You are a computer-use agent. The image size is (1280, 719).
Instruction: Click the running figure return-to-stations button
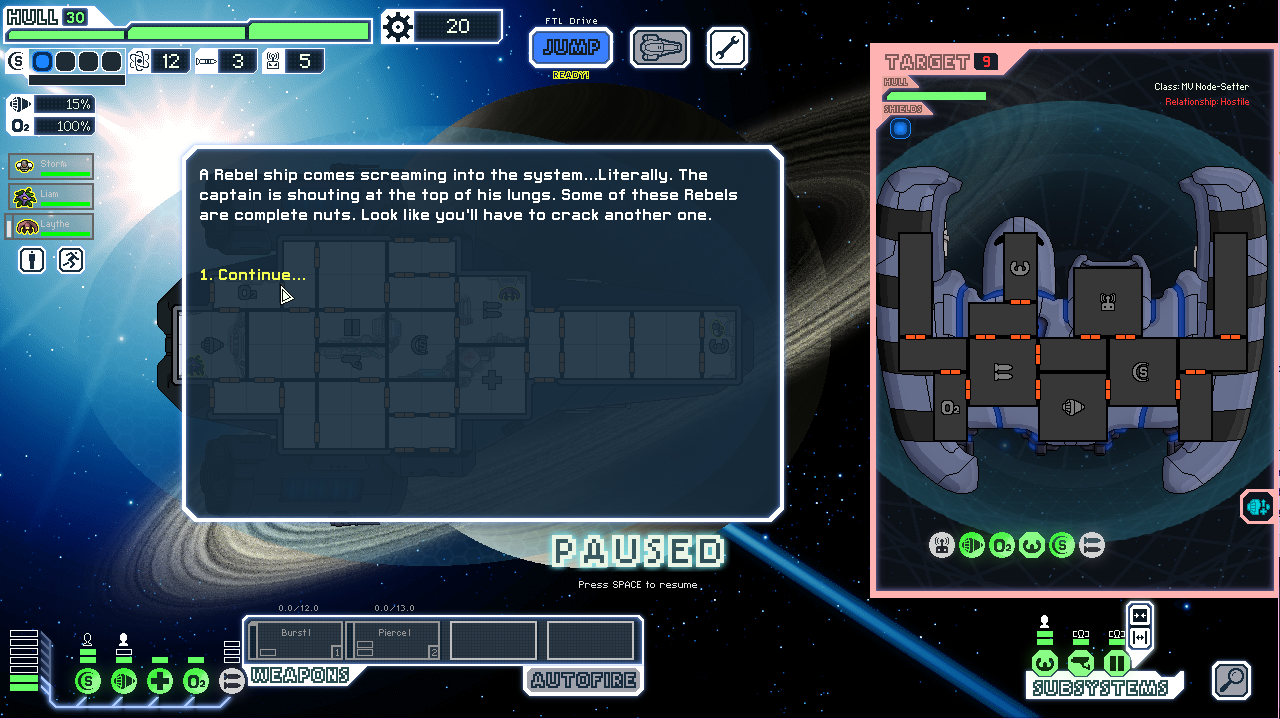71,260
